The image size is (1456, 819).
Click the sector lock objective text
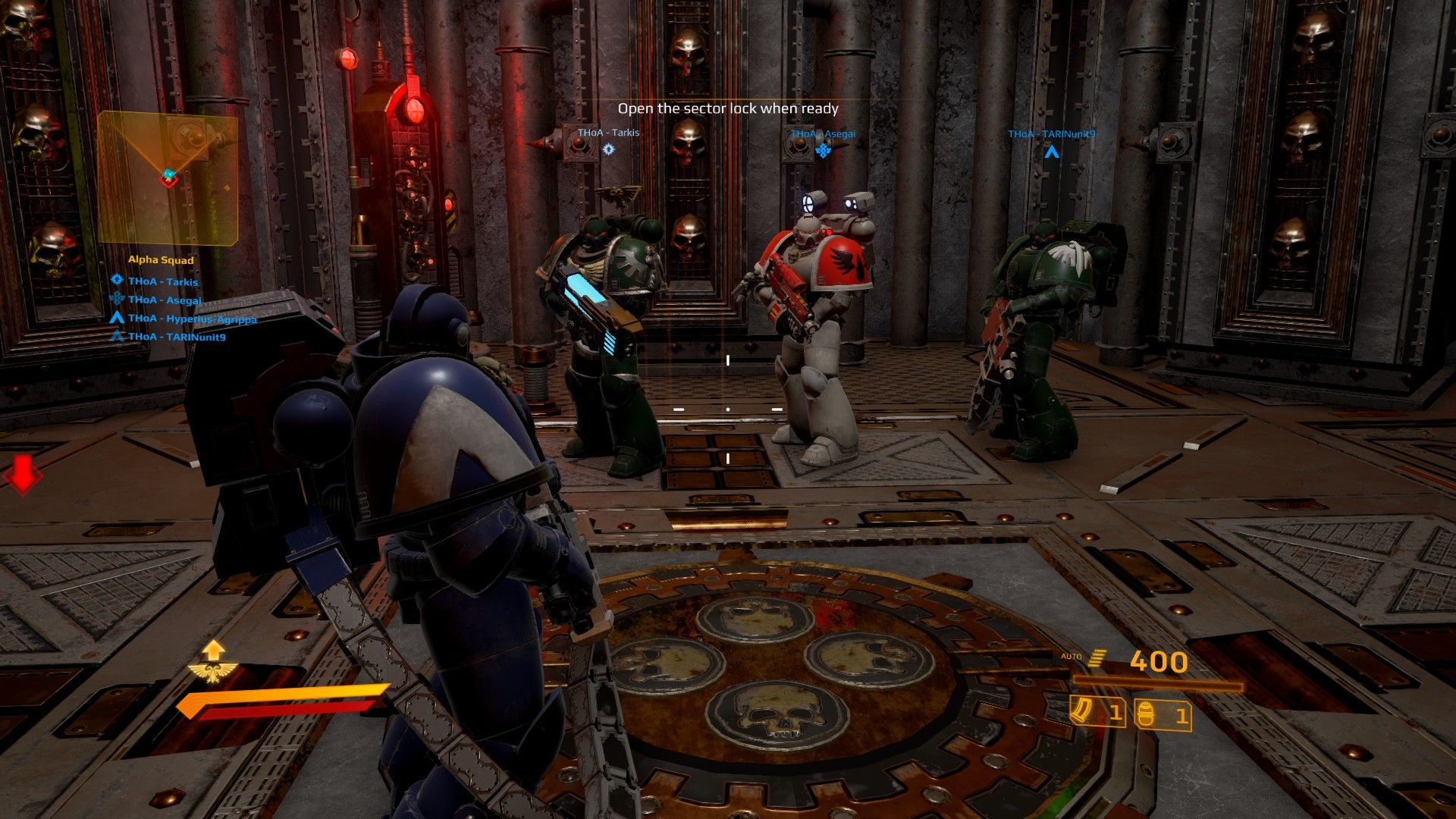tap(728, 109)
